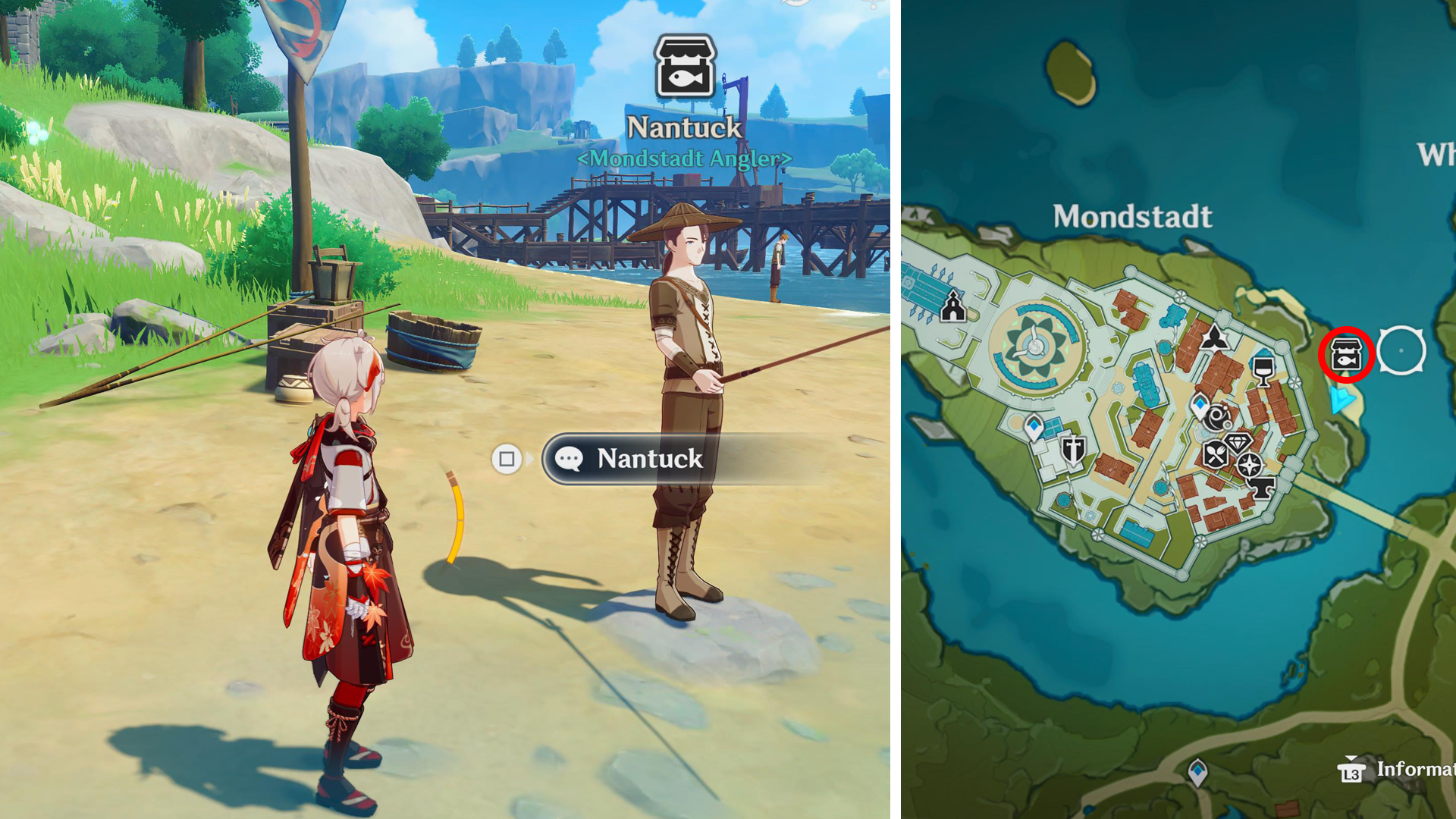Click the cathedral icon on the city map
This screenshot has width=1456, height=819.
coord(952,308)
